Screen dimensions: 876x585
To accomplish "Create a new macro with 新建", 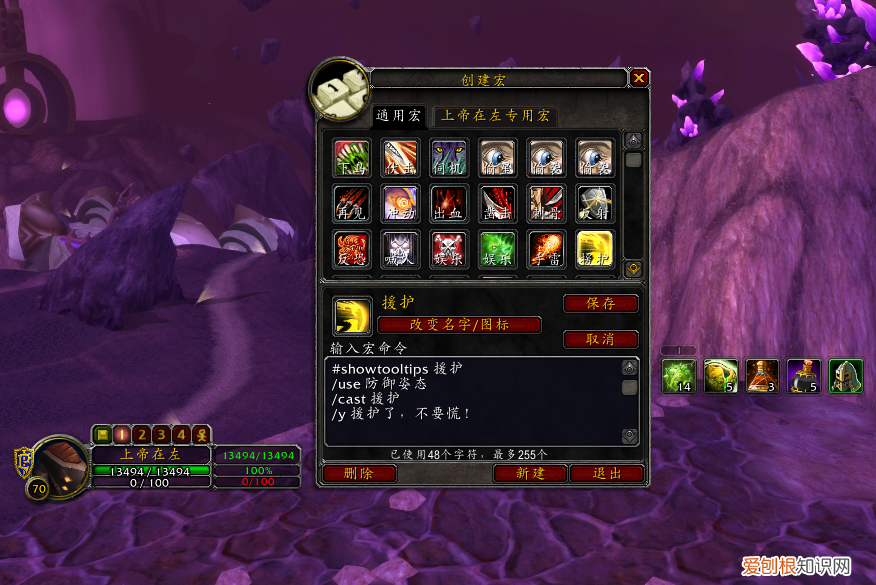I will click(530, 473).
